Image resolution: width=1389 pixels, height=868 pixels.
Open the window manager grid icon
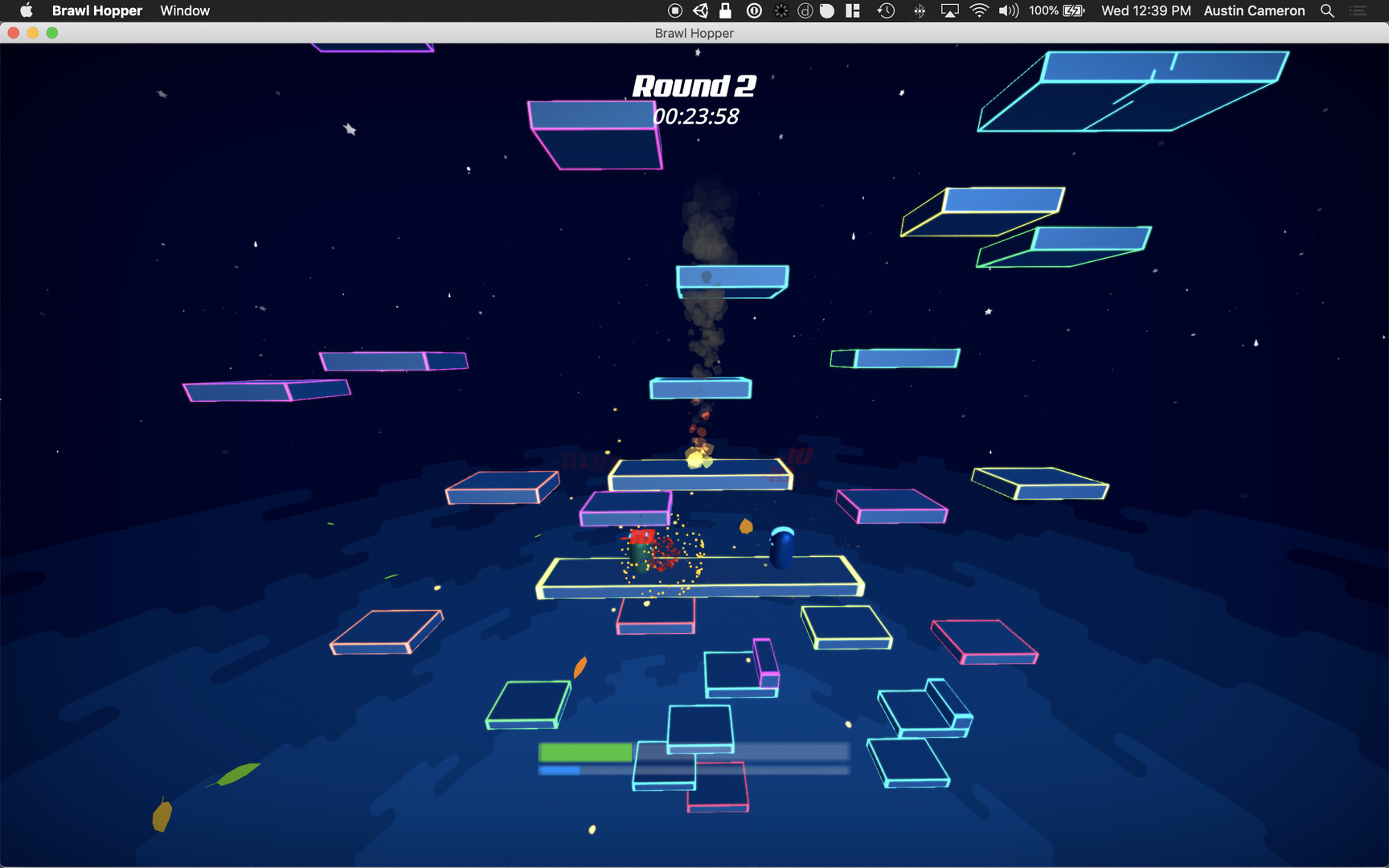(853, 10)
